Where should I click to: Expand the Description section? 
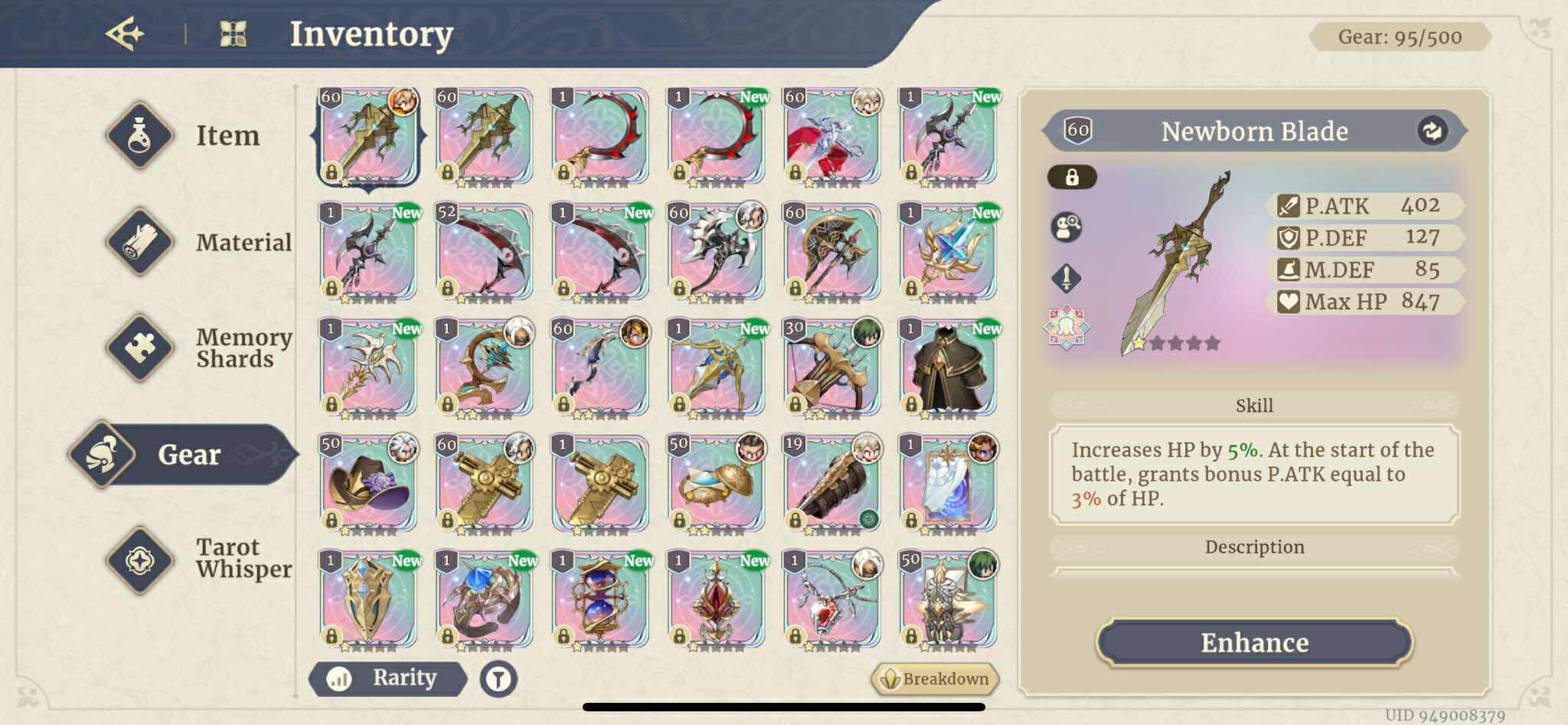point(1254,547)
